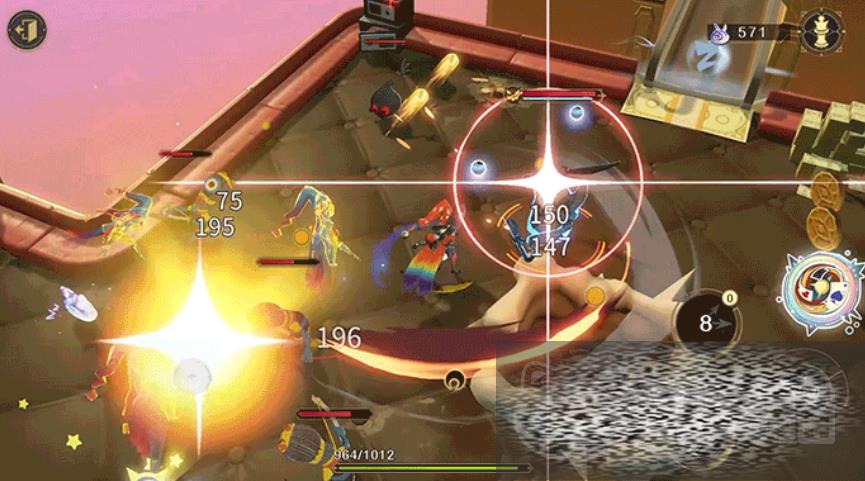Tap the exit door button
This screenshot has width=865, height=481.
coord(25,30)
